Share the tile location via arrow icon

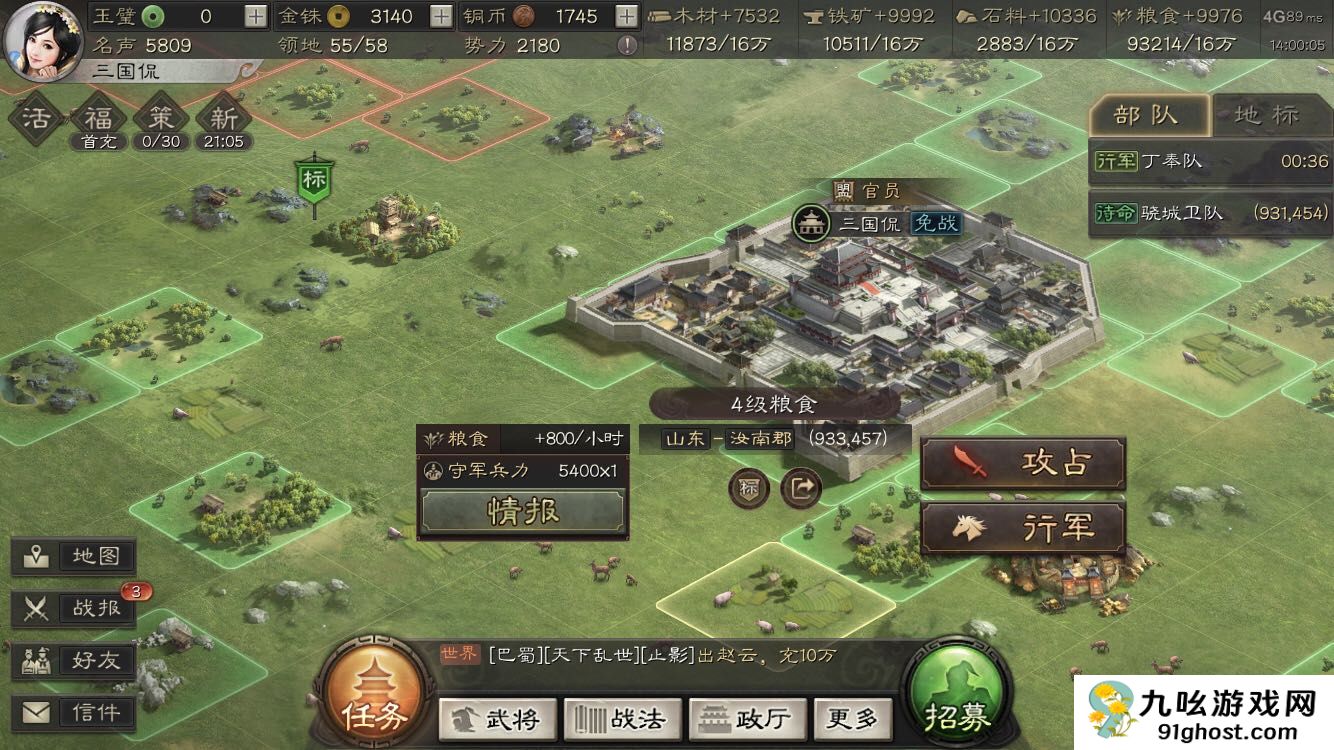(801, 488)
